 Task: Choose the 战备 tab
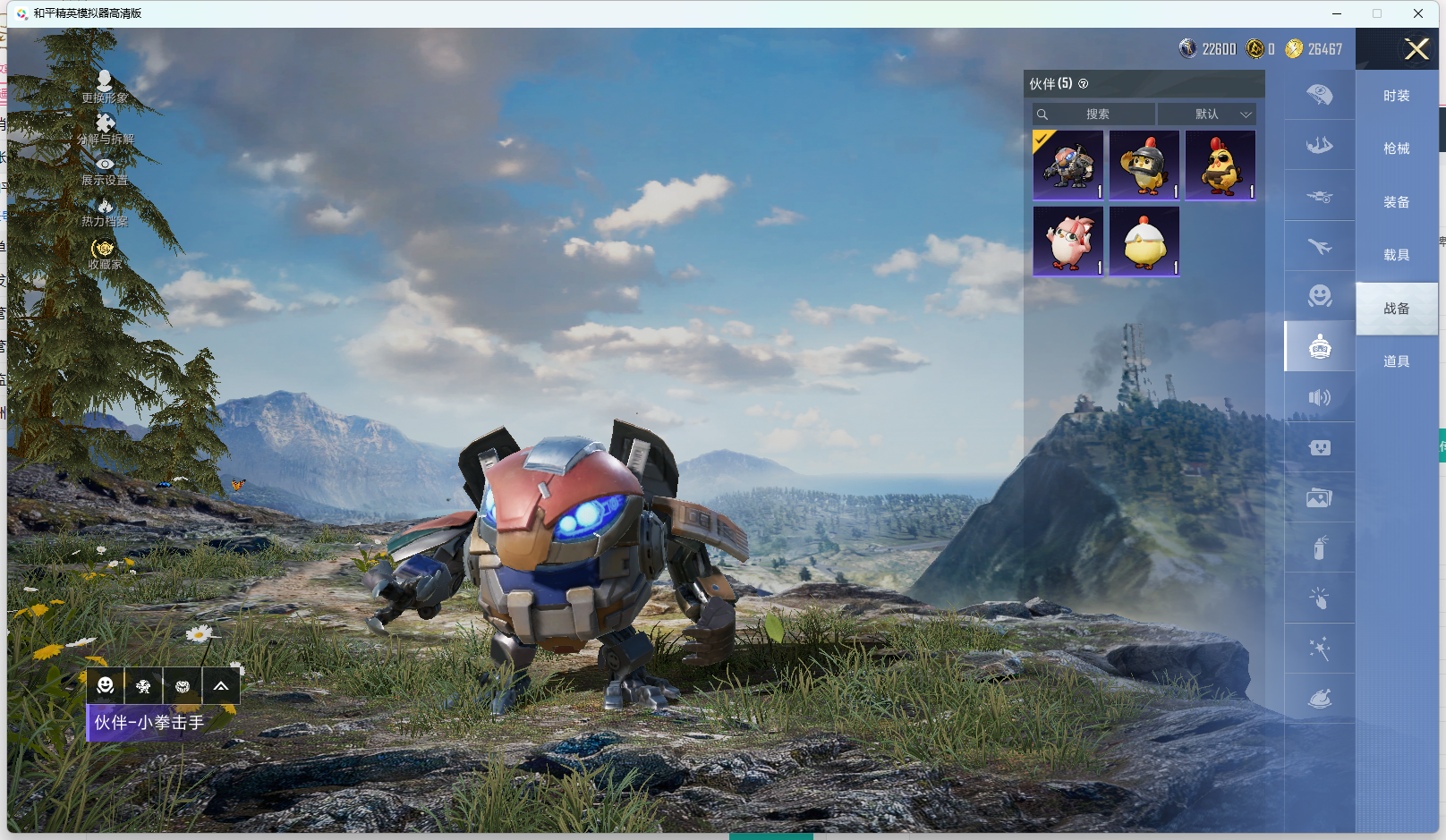[x=1396, y=309]
